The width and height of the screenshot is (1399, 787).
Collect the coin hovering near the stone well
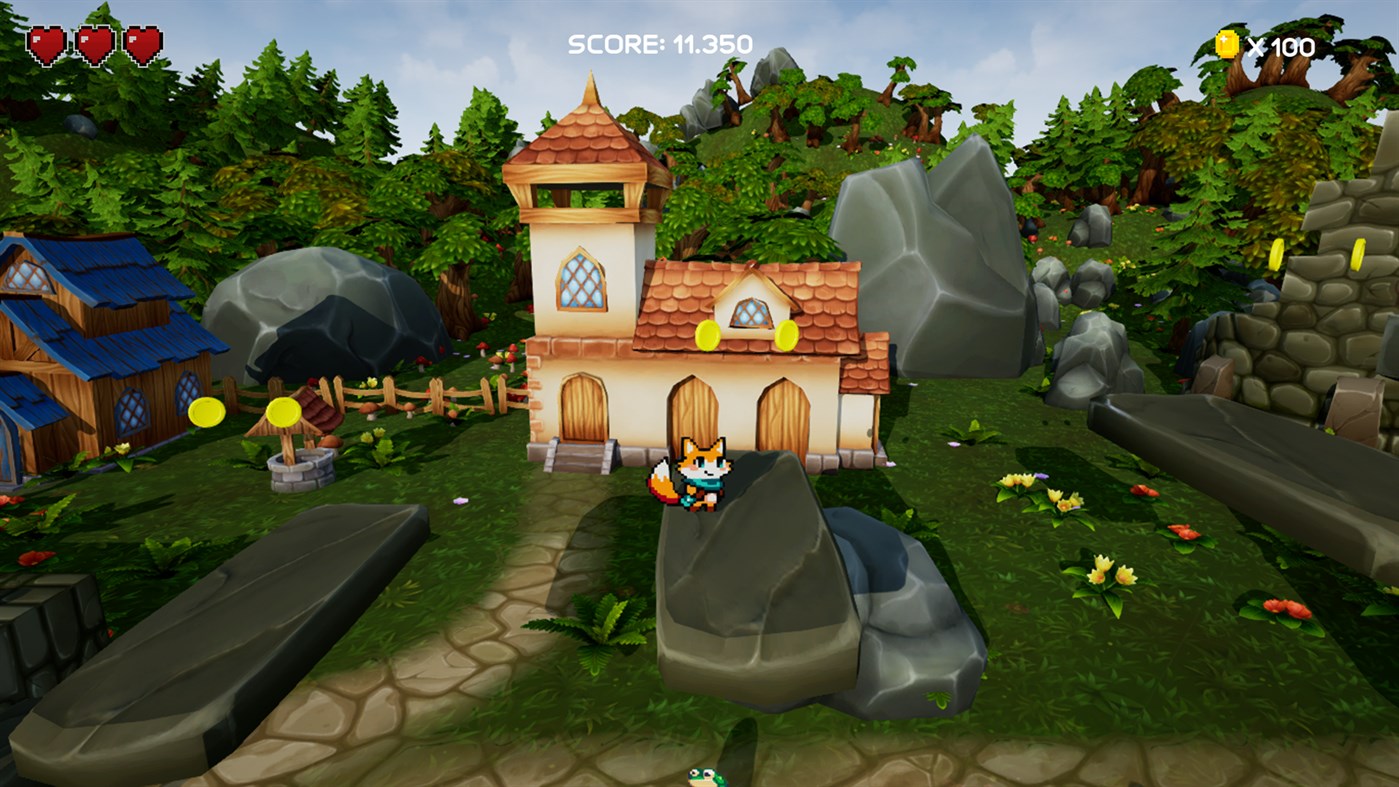[284, 412]
